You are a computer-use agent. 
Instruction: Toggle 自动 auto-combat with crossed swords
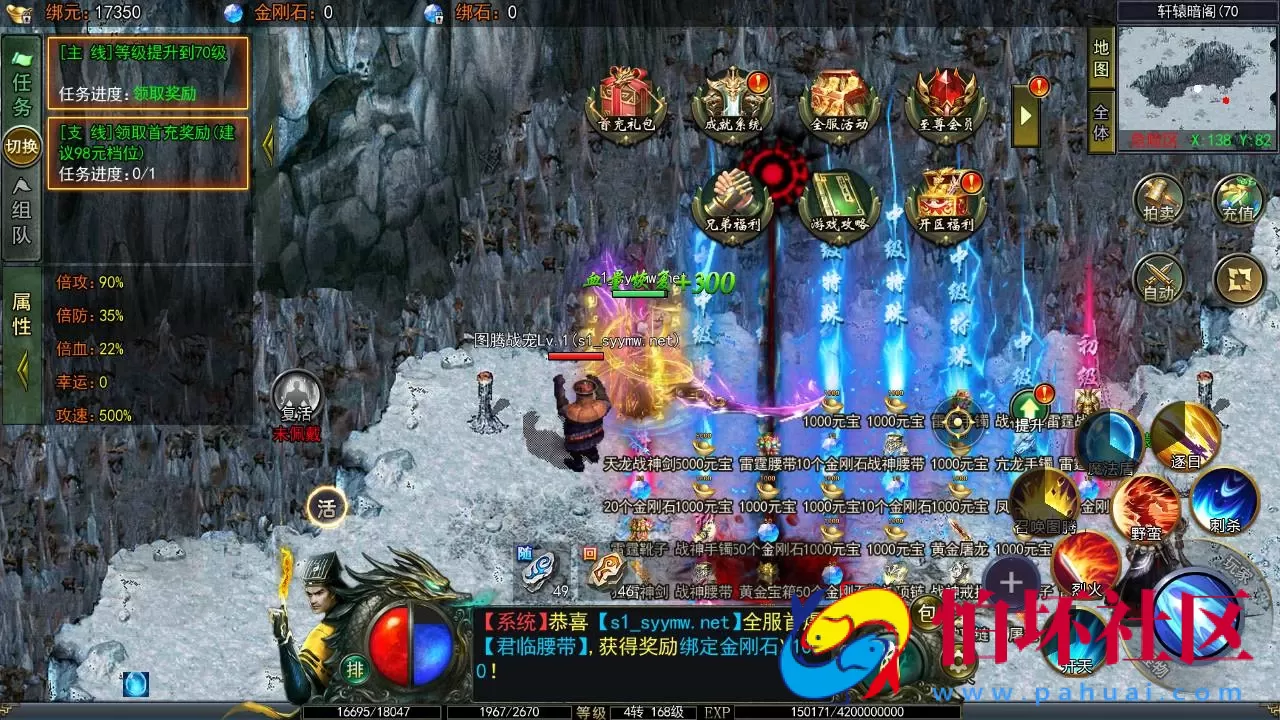click(x=1159, y=279)
